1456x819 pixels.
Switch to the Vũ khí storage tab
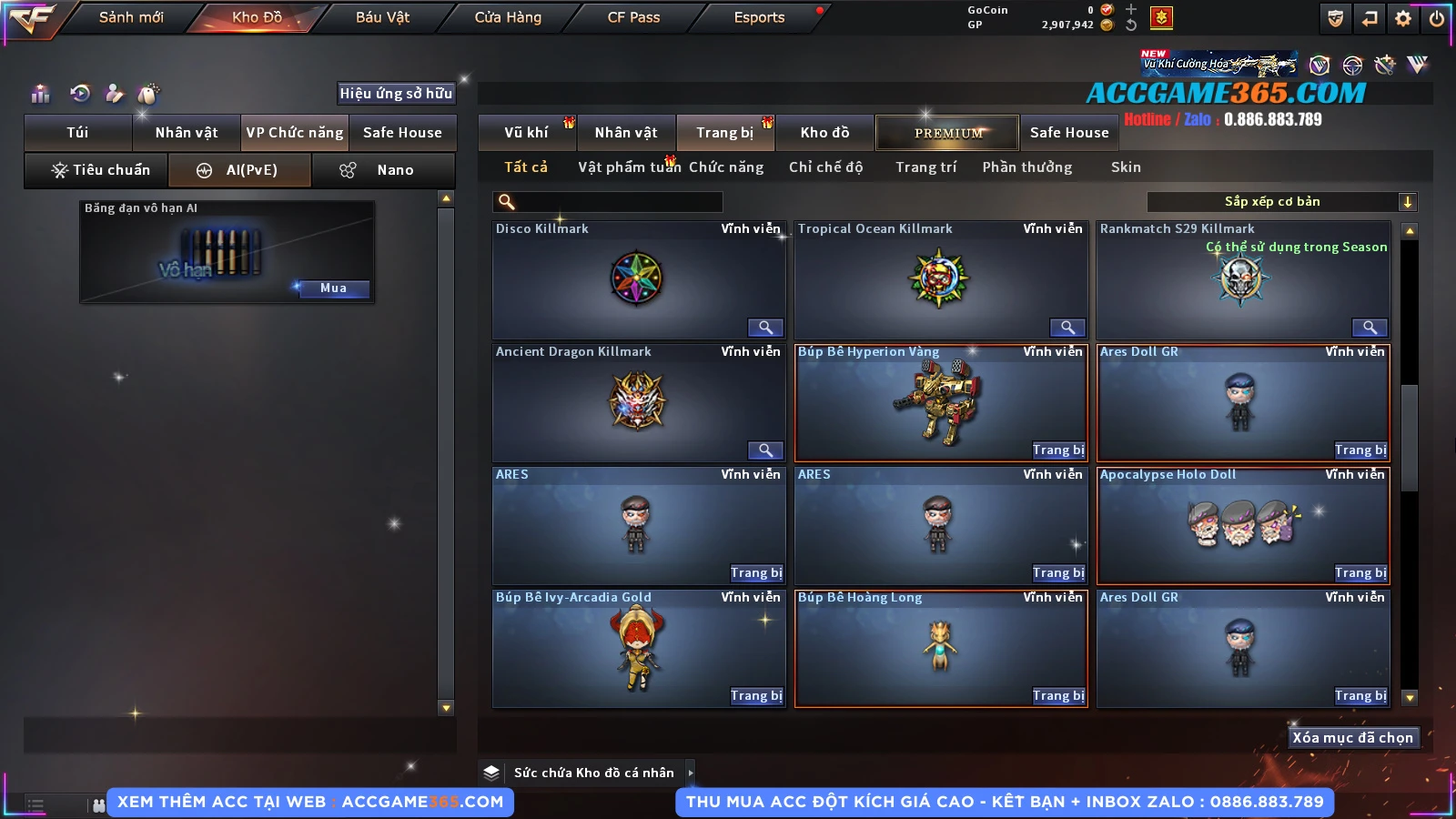(x=526, y=133)
